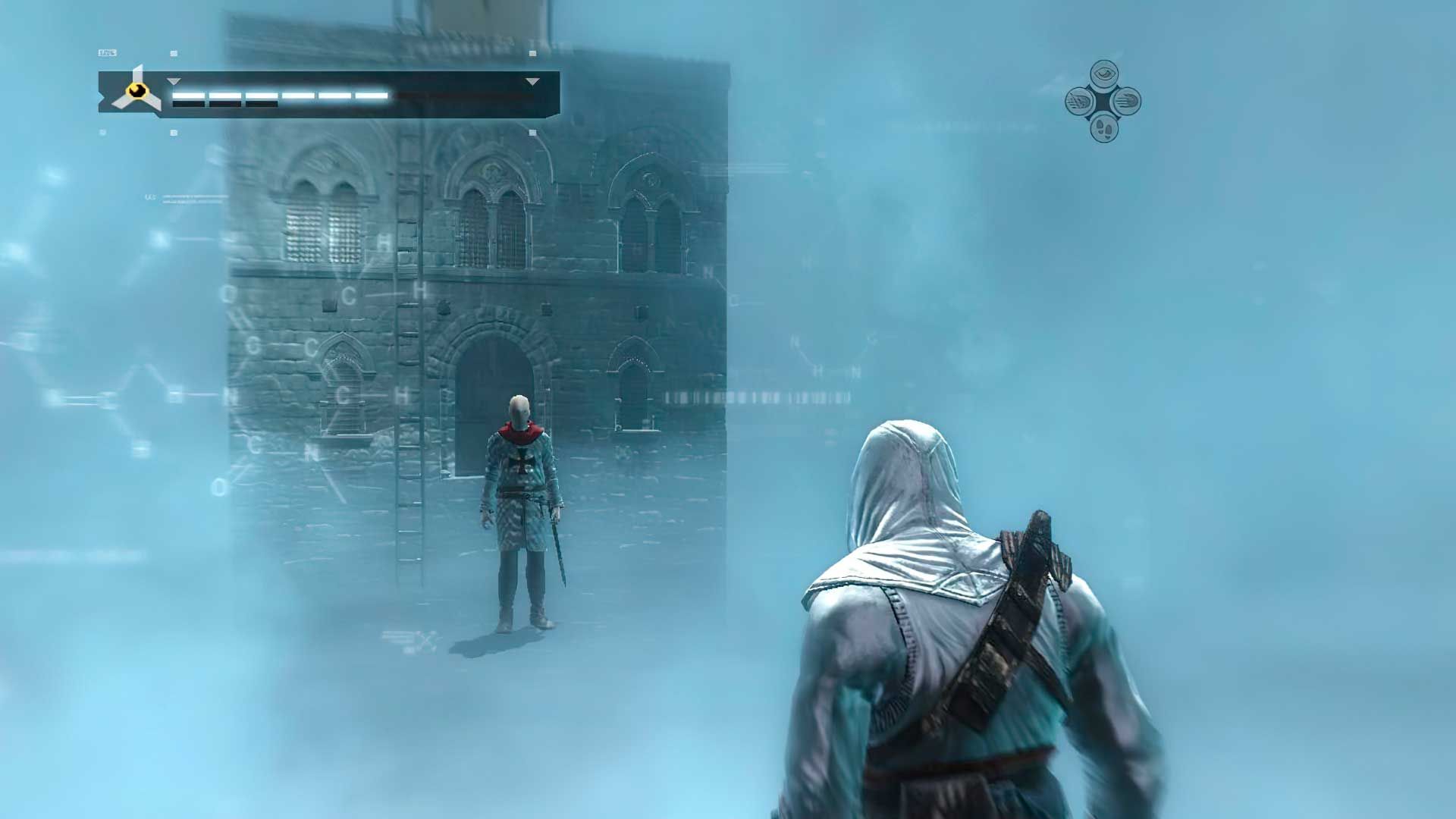The height and width of the screenshot is (819, 1456).
Task: Select the open-hand icon on the action wheel
Action: click(x=1127, y=101)
